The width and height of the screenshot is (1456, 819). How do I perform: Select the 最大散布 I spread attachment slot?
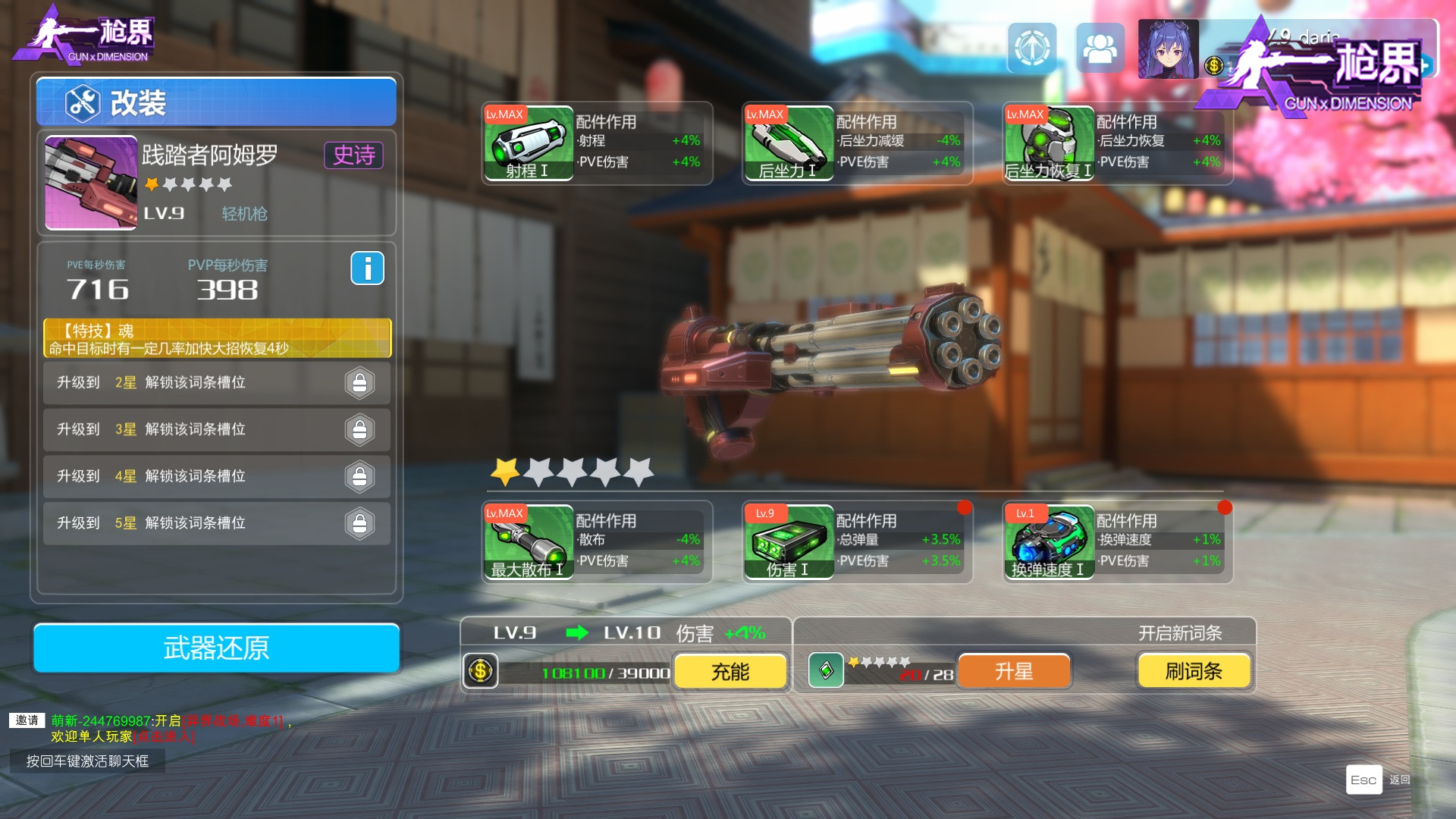pyautogui.click(x=529, y=542)
